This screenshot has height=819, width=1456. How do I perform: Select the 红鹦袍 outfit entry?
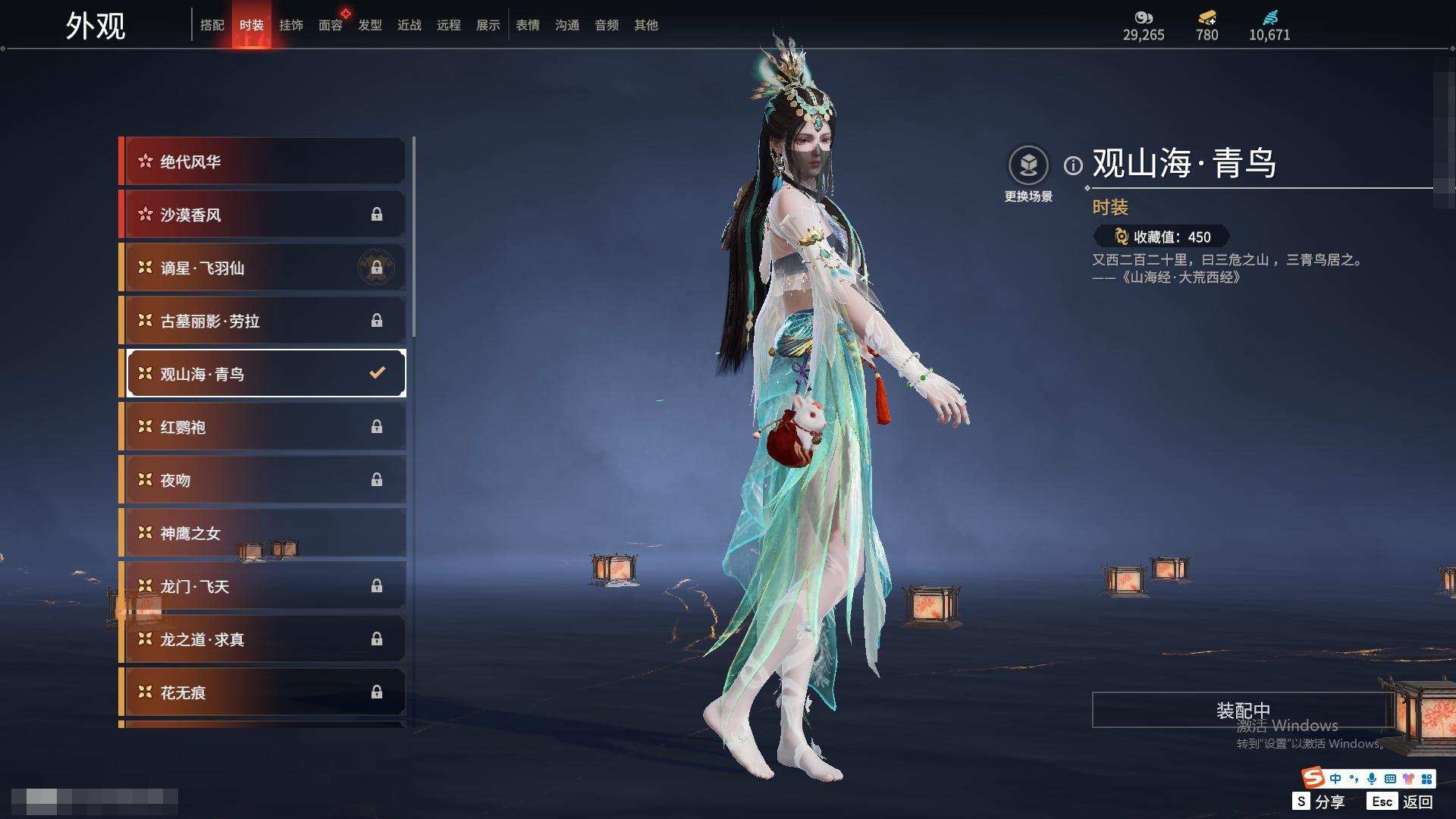point(262,427)
